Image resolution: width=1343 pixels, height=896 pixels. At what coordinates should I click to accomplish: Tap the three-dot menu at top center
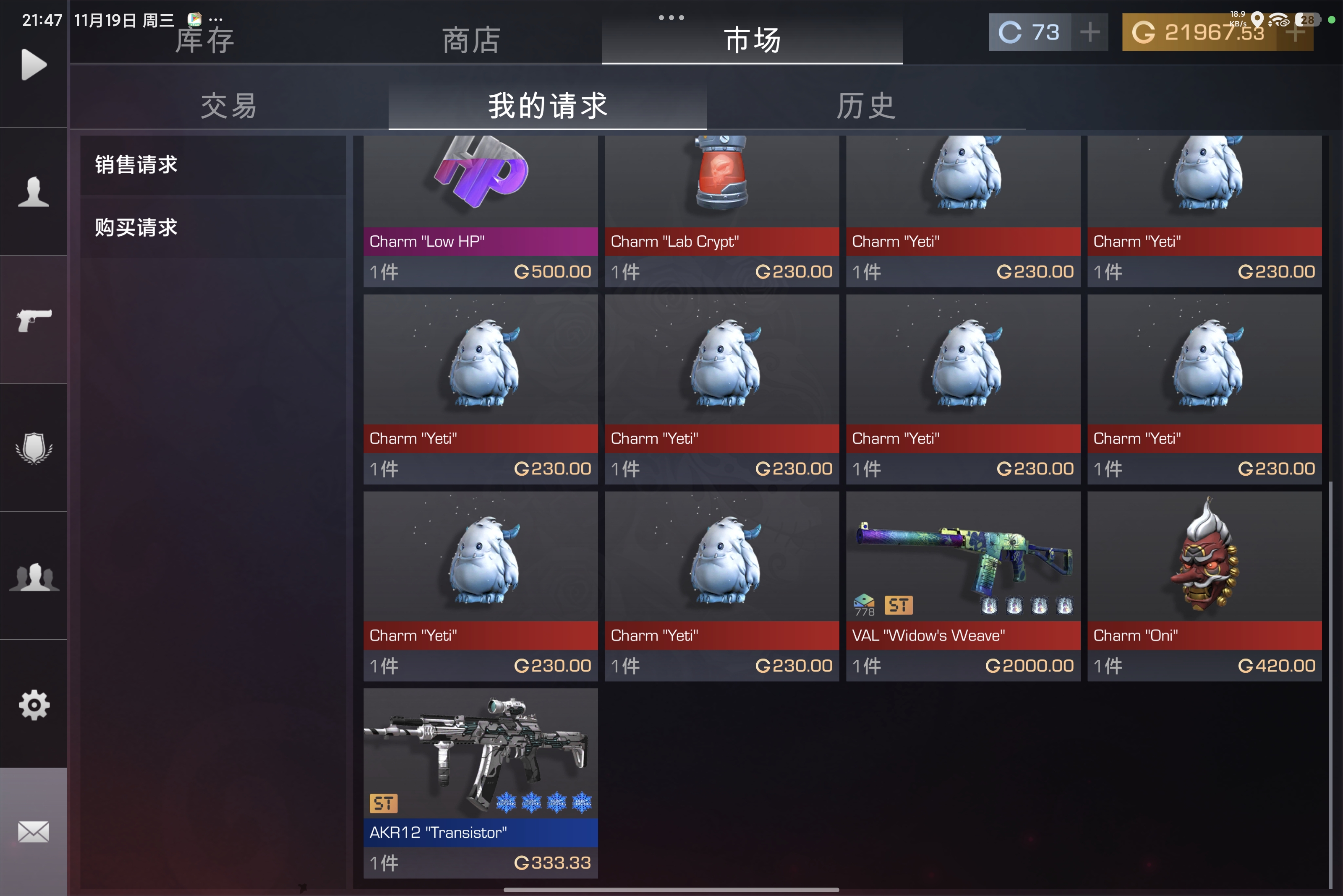[x=671, y=17]
